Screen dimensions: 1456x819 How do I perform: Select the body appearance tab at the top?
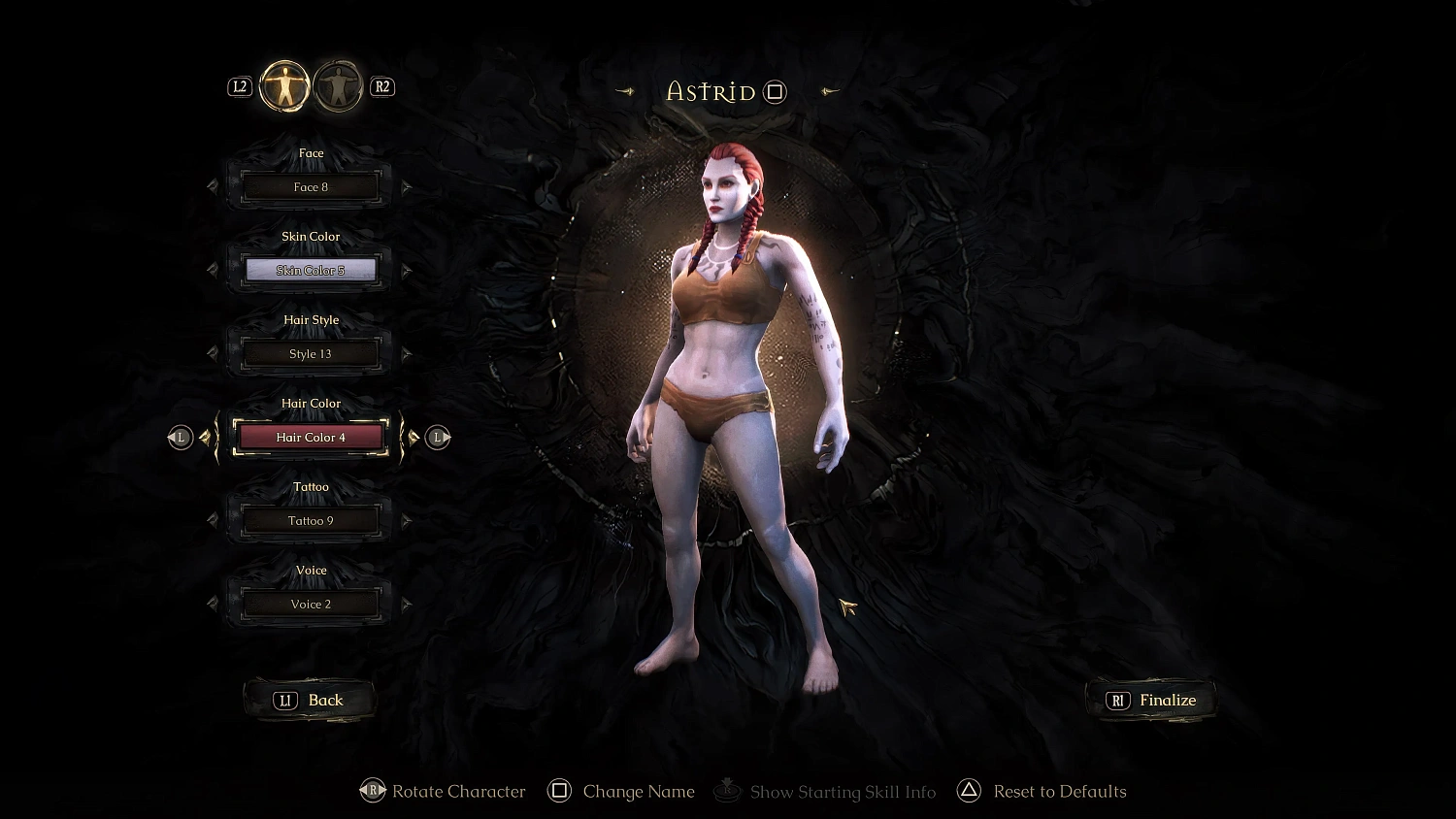tap(283, 86)
